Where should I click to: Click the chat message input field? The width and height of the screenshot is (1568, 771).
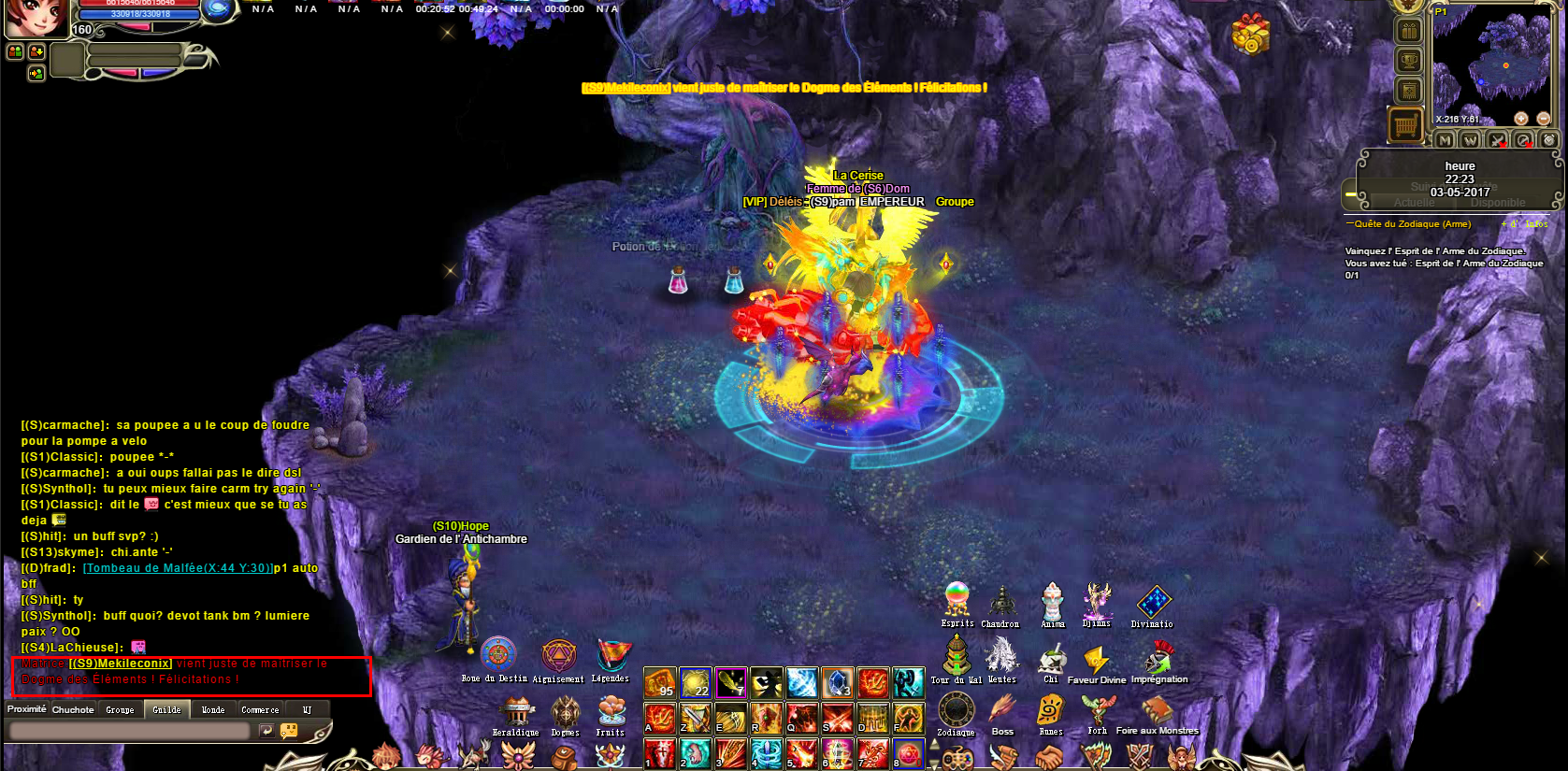tap(129, 731)
